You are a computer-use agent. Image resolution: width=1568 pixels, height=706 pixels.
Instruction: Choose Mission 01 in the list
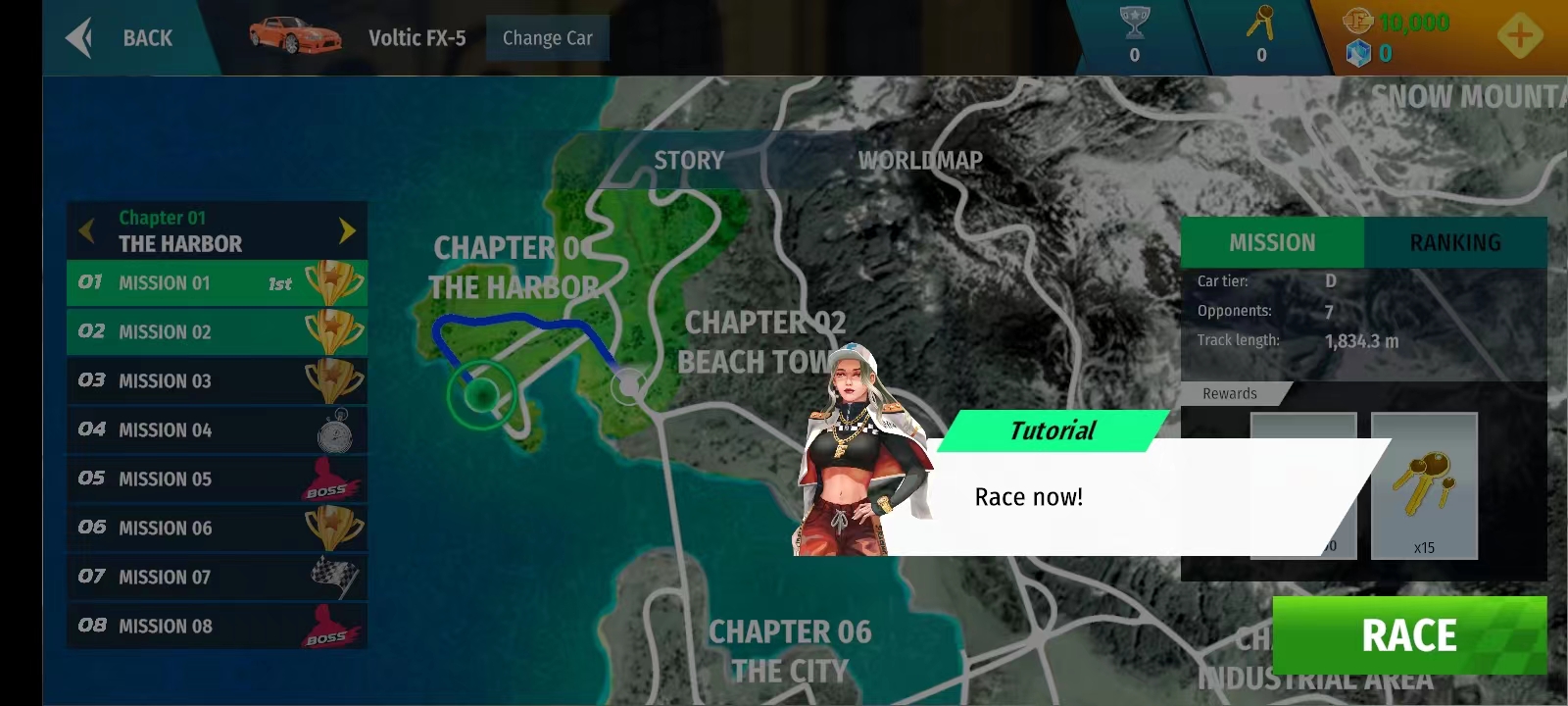(217, 283)
